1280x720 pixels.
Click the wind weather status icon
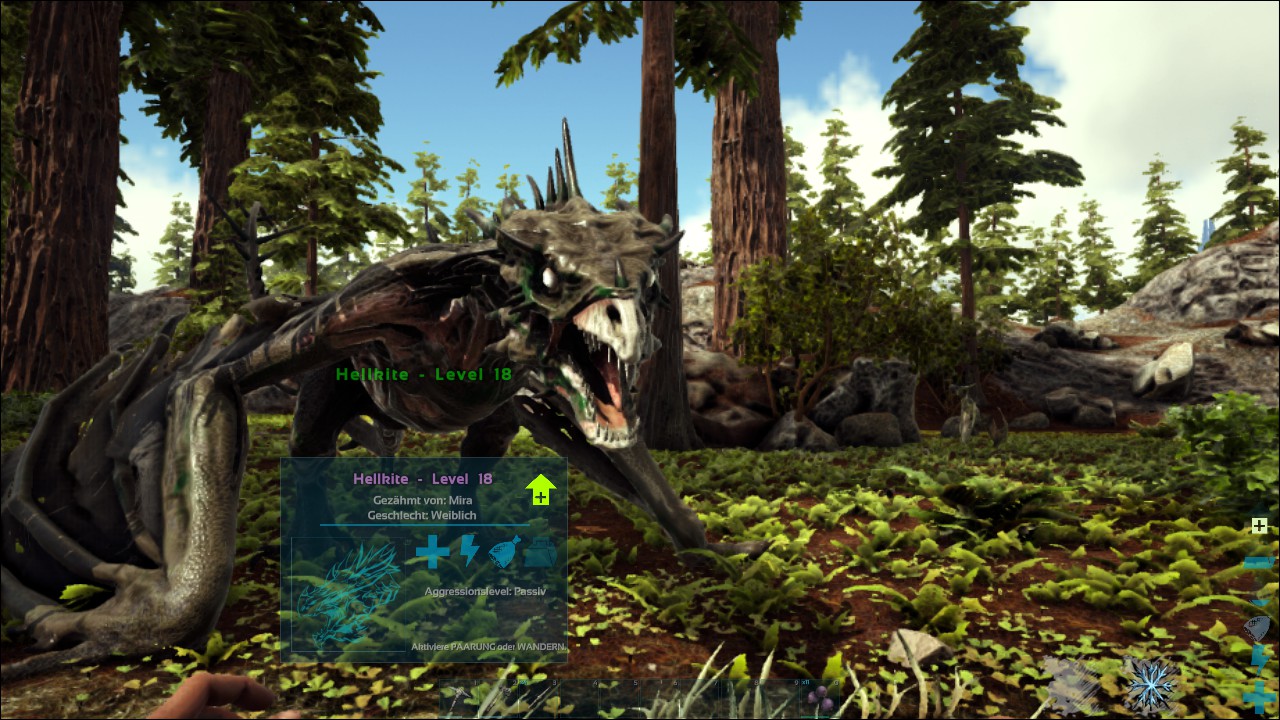(x=1070, y=684)
